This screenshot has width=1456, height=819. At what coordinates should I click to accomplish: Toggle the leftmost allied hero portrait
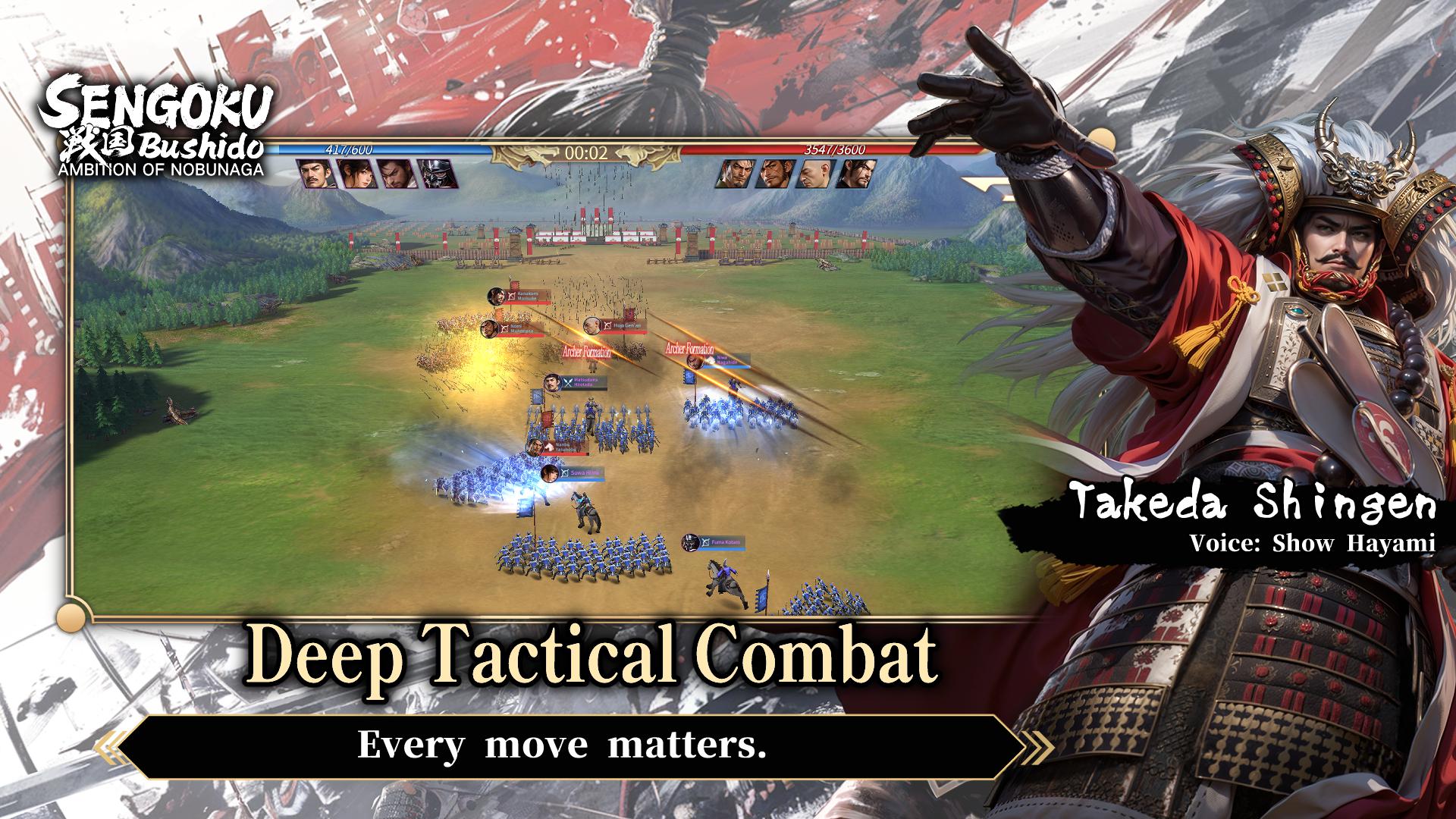314,177
